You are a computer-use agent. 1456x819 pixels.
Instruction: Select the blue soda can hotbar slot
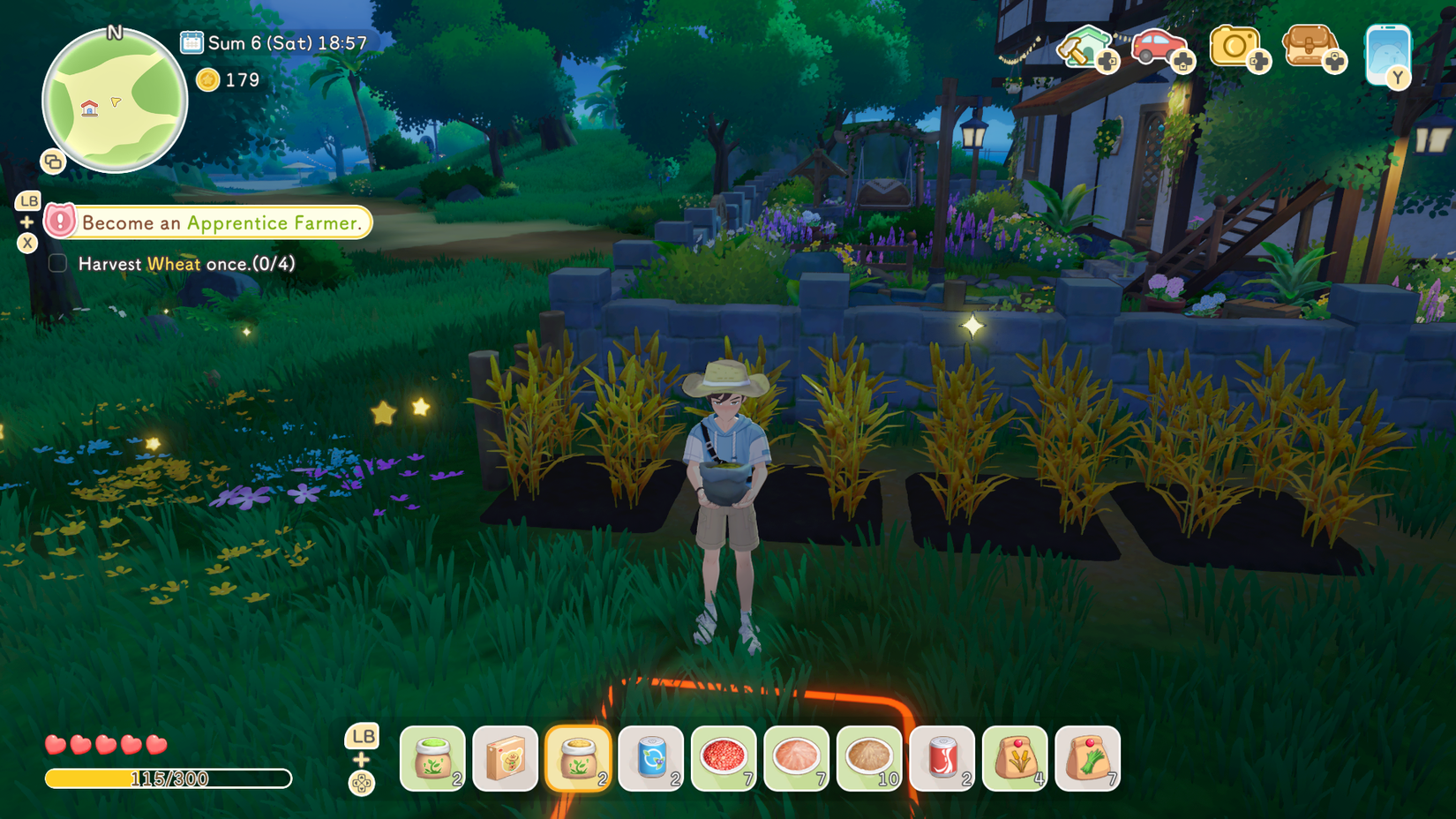pyautogui.click(x=651, y=759)
